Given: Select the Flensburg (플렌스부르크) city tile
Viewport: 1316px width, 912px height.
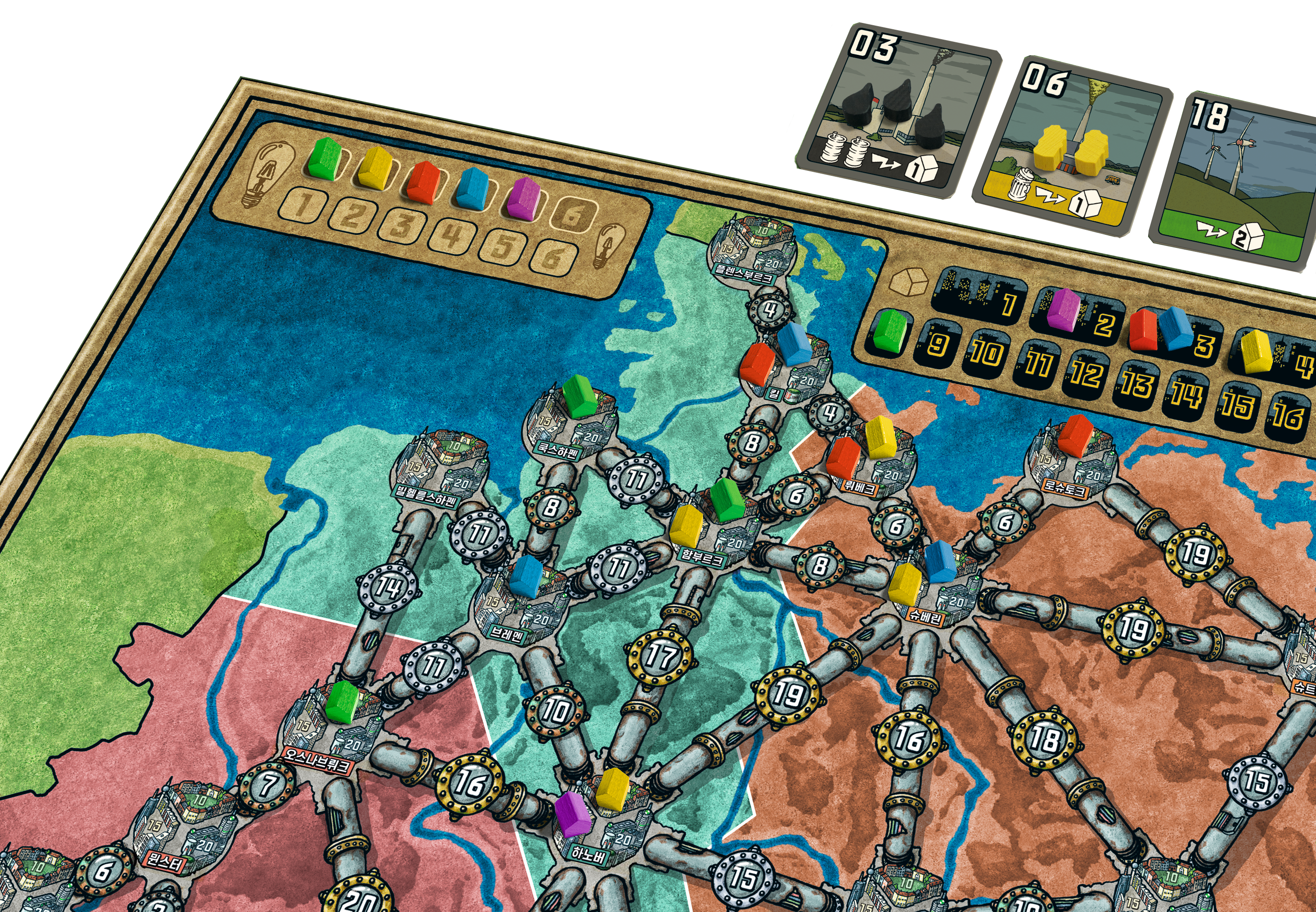Looking at the screenshot, I should [x=750, y=250].
